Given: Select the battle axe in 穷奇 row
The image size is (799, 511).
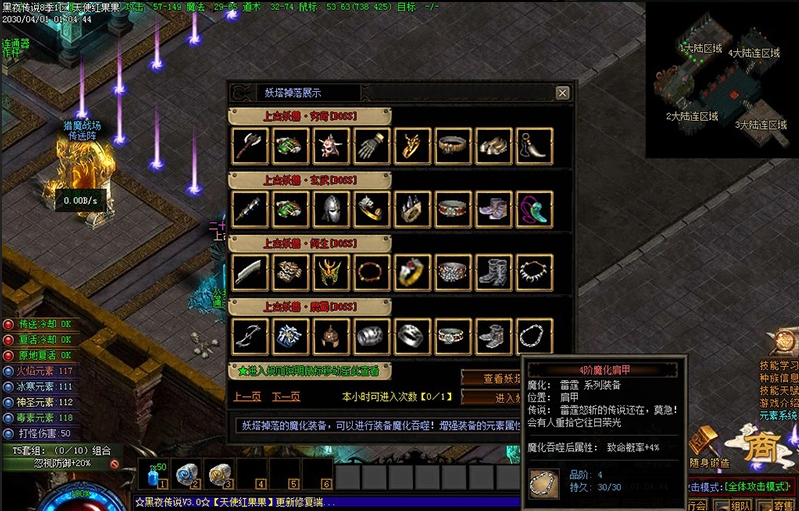Looking at the screenshot, I should [247, 145].
